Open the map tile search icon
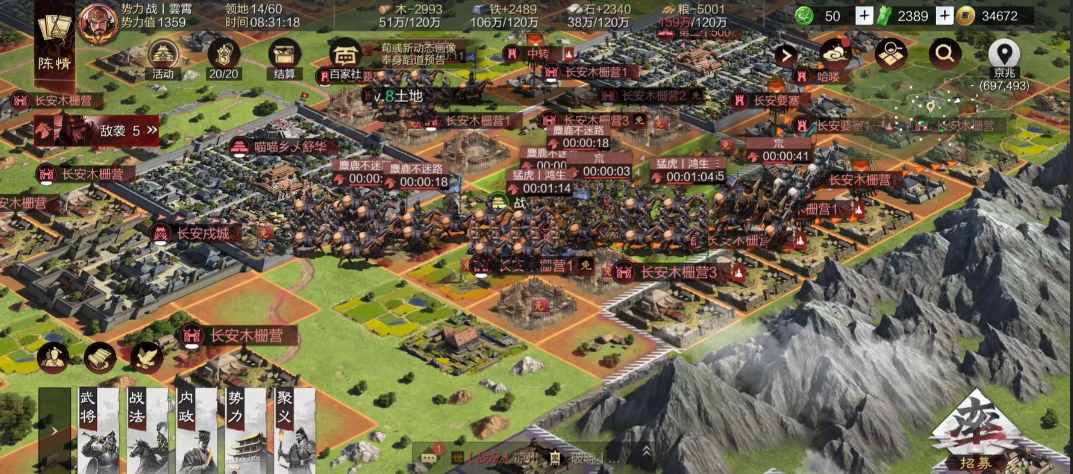This screenshot has height=474, width=1073. point(889,55)
